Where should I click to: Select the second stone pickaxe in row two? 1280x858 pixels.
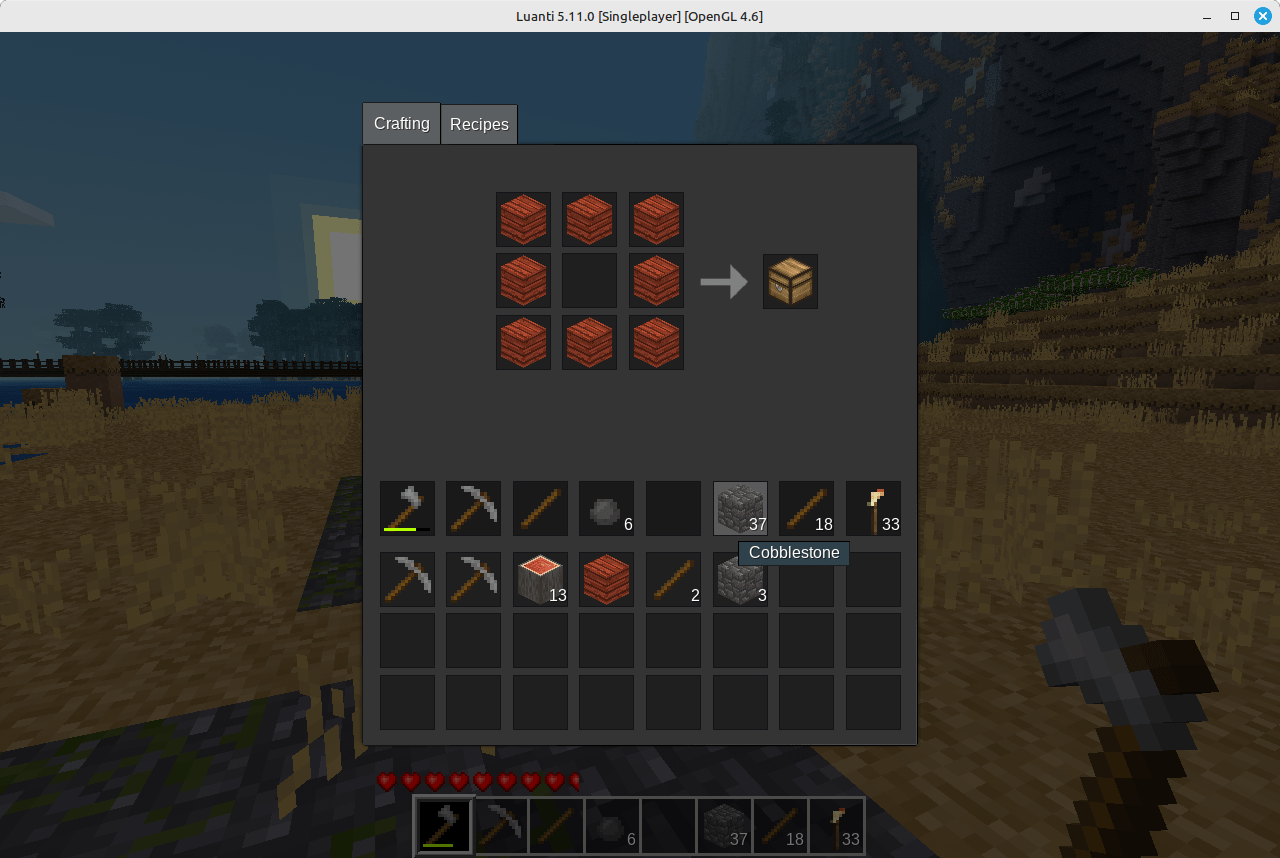point(473,580)
